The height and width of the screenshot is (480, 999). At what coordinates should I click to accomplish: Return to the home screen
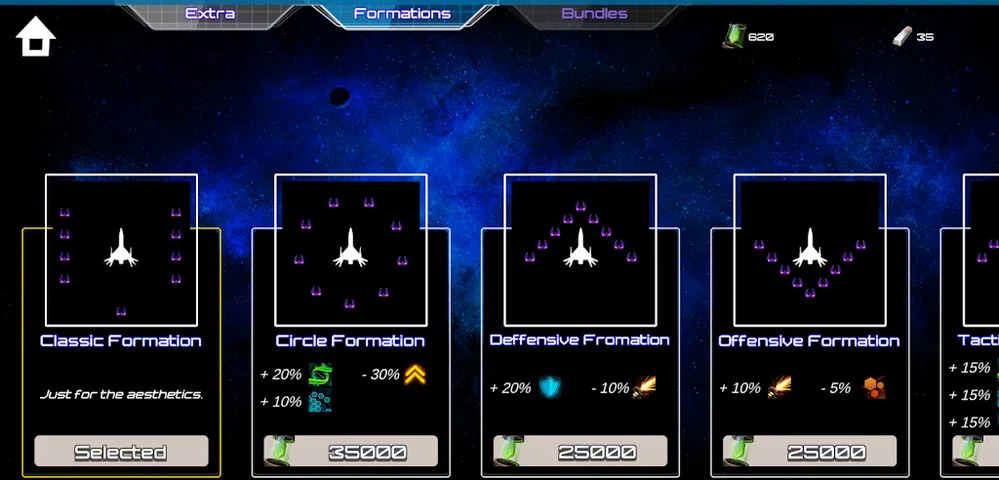point(36,36)
